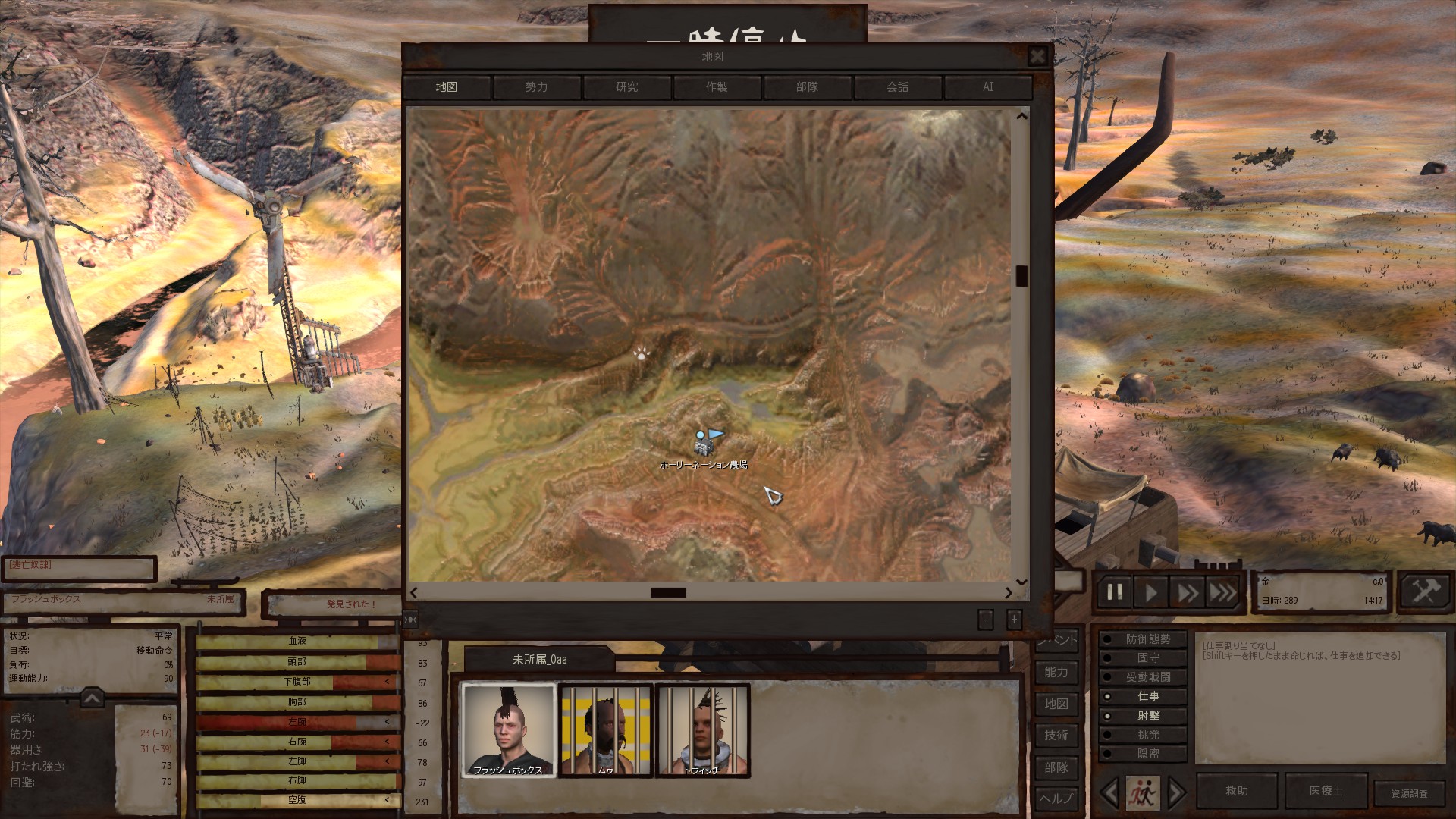This screenshot has height=819, width=1456.
Task: Show the 部隊 tab
Action: [x=807, y=87]
